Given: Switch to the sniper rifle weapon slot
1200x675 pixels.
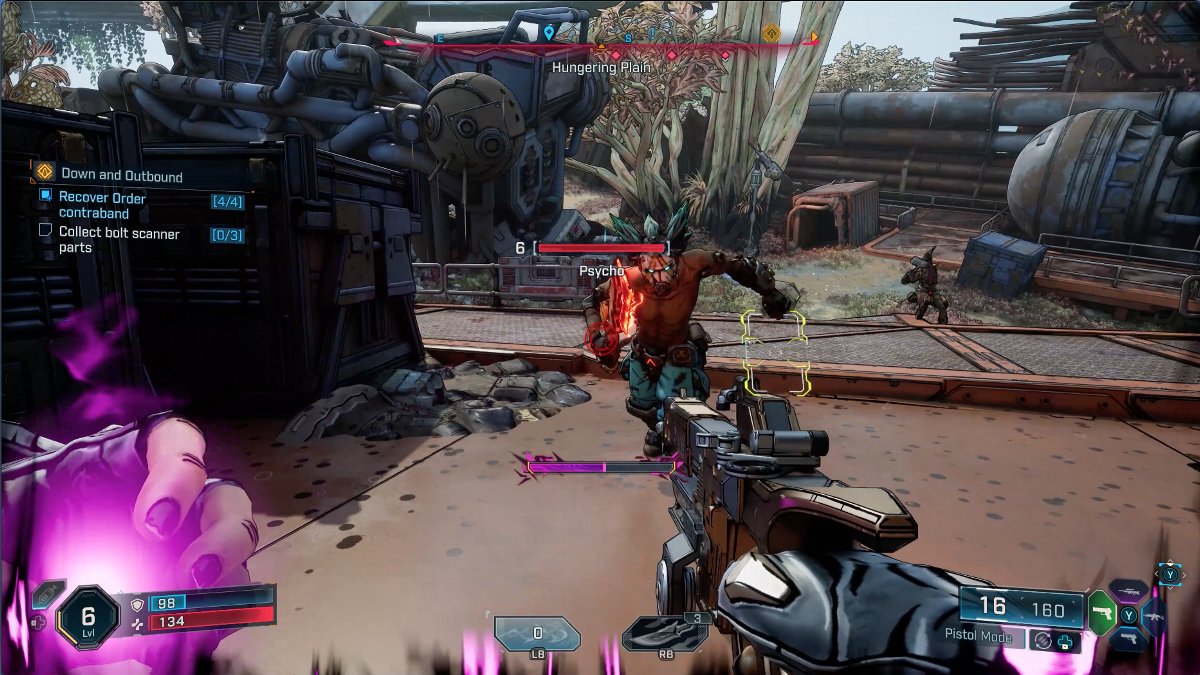Looking at the screenshot, I should [x=1128, y=591].
